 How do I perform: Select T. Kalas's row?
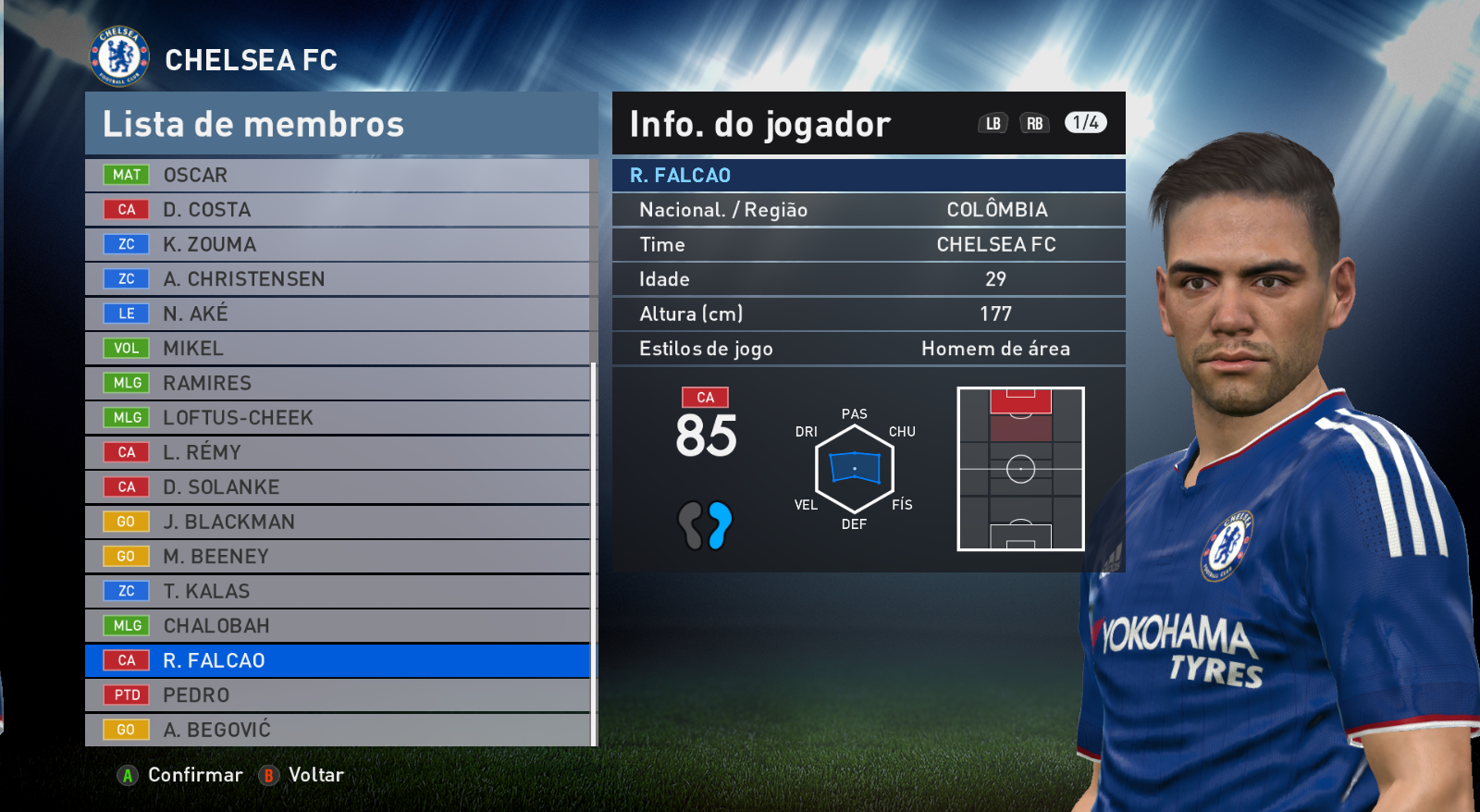338,591
